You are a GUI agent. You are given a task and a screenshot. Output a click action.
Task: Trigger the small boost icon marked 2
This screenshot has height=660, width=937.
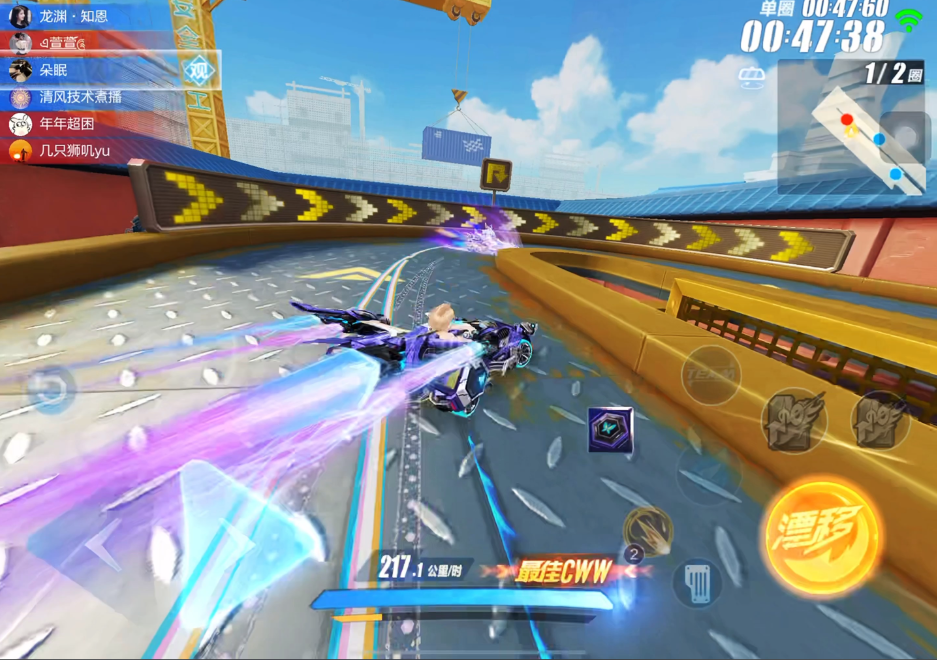point(647,530)
